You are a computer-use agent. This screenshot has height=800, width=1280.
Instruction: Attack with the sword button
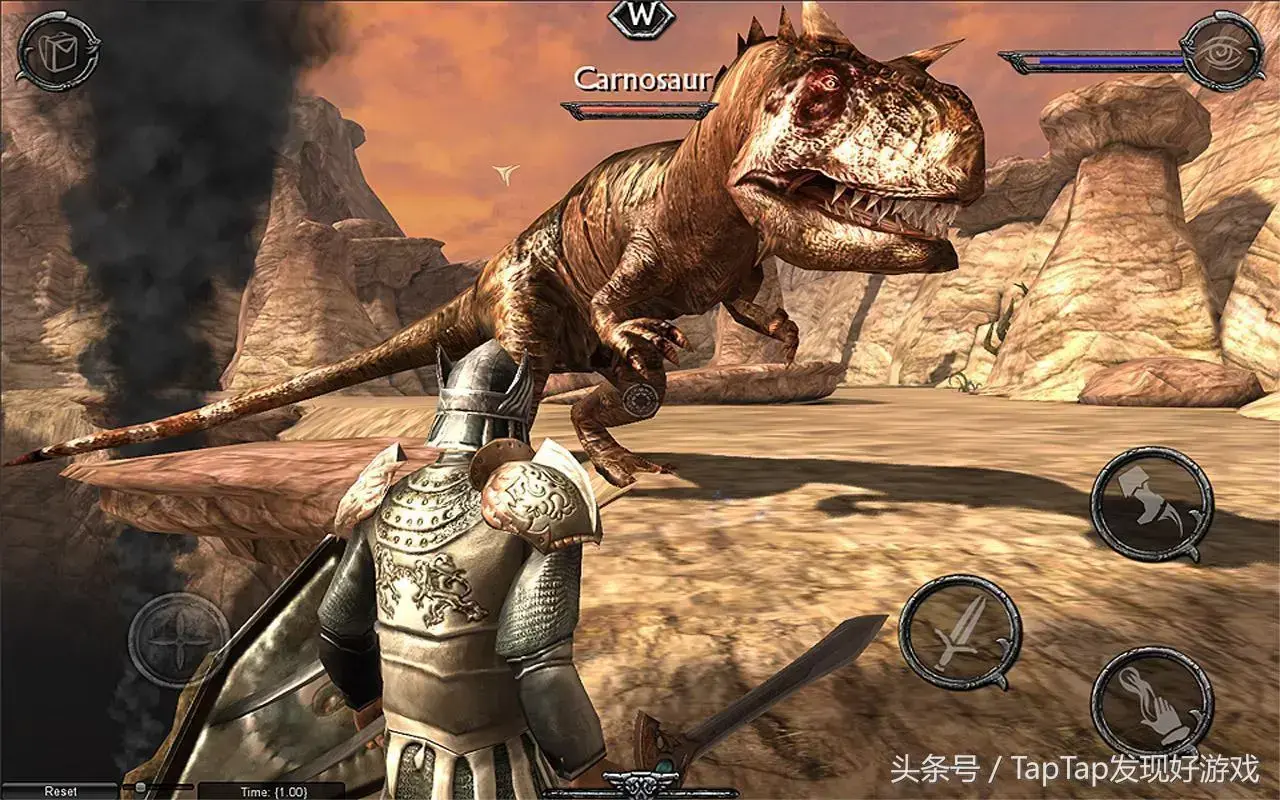coord(959,632)
